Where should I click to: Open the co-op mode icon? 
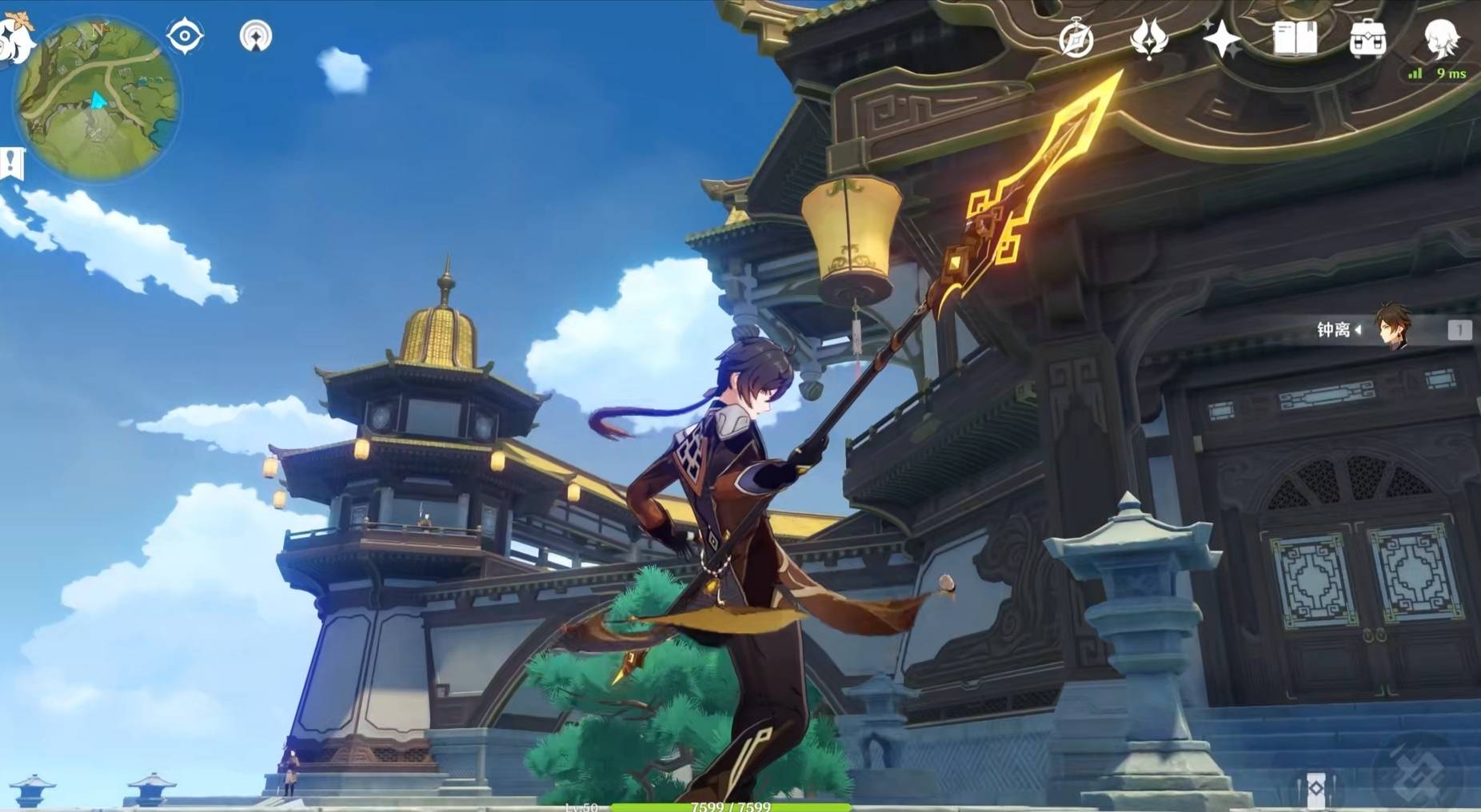[256, 36]
